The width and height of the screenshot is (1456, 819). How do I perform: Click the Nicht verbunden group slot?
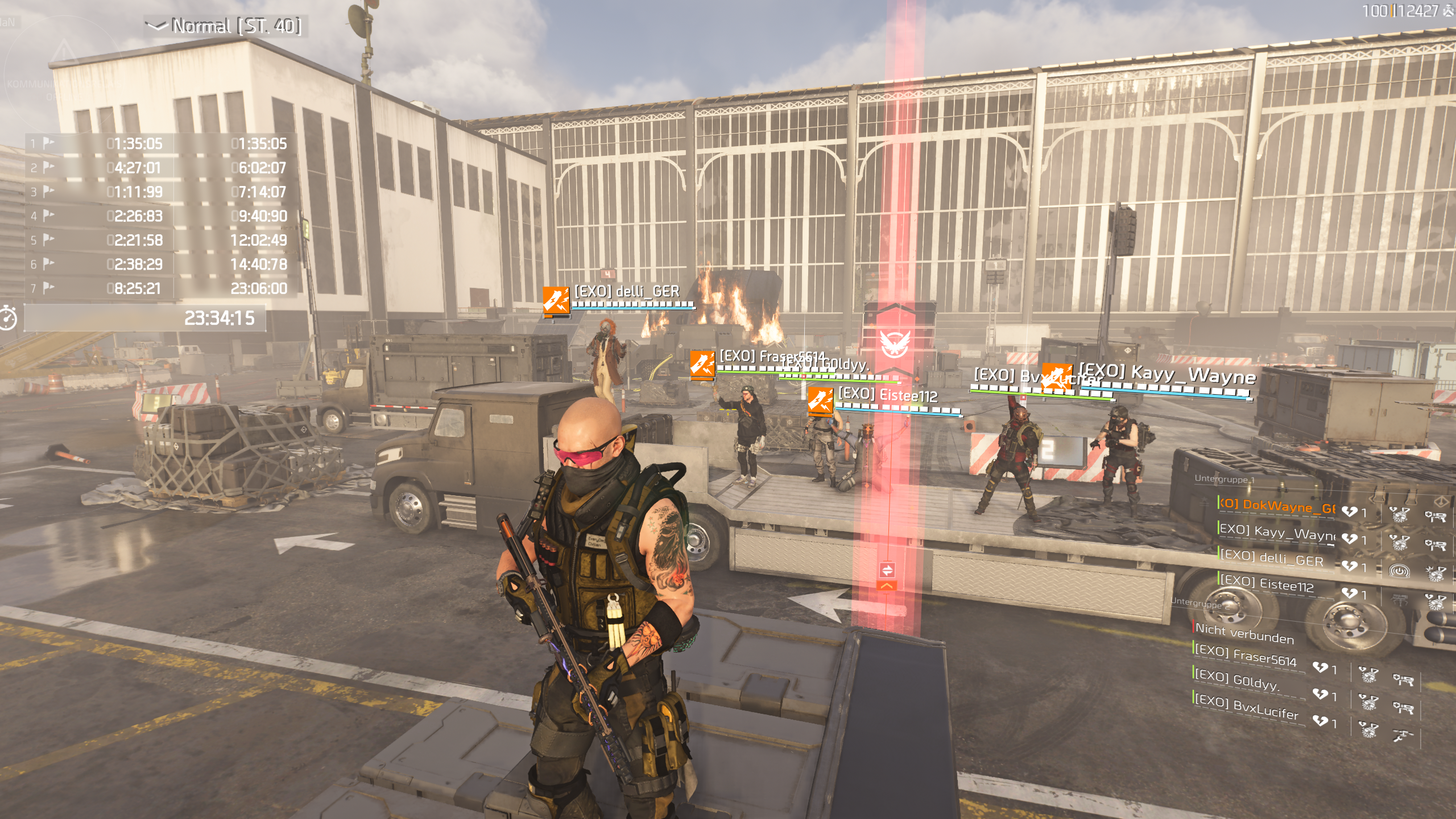[x=1244, y=633]
